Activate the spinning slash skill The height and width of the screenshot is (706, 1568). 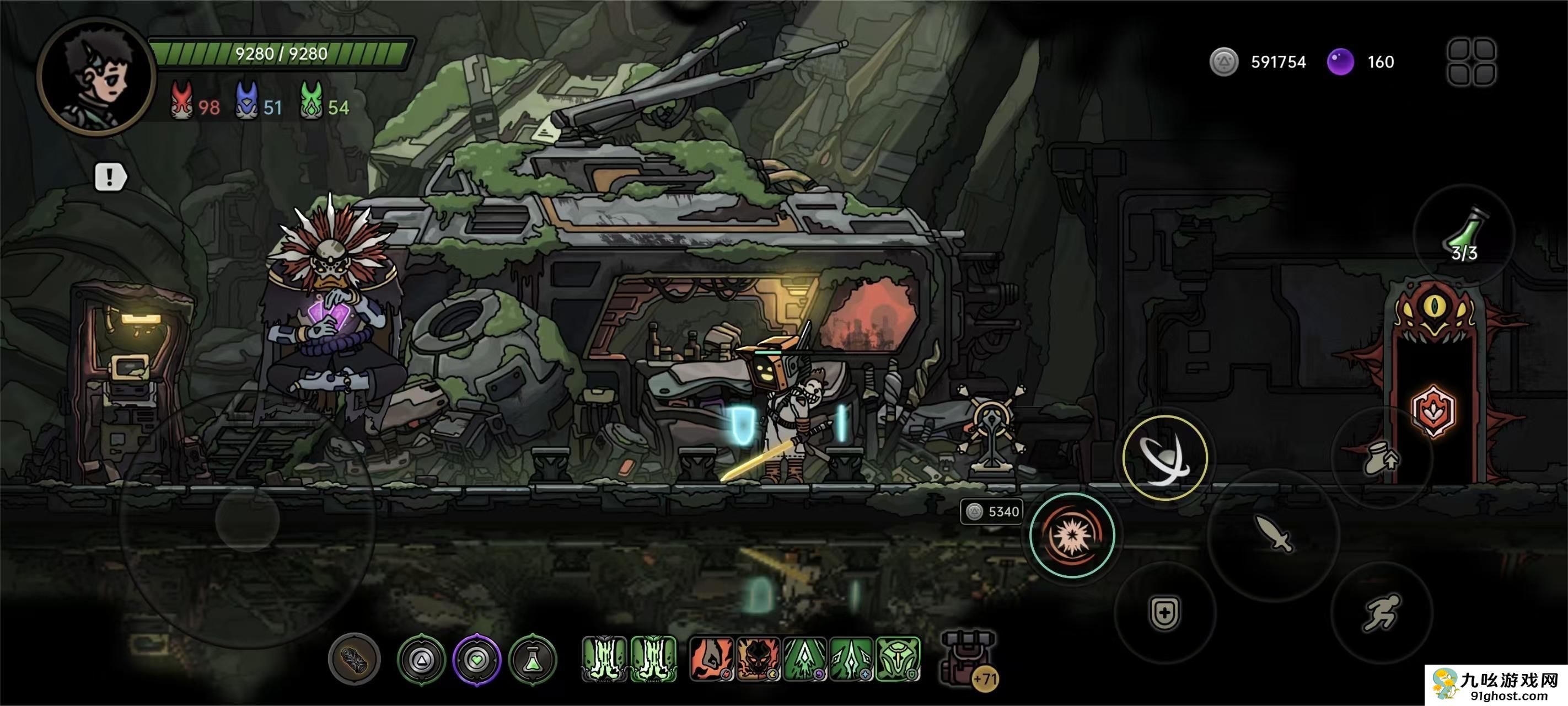(1164, 457)
